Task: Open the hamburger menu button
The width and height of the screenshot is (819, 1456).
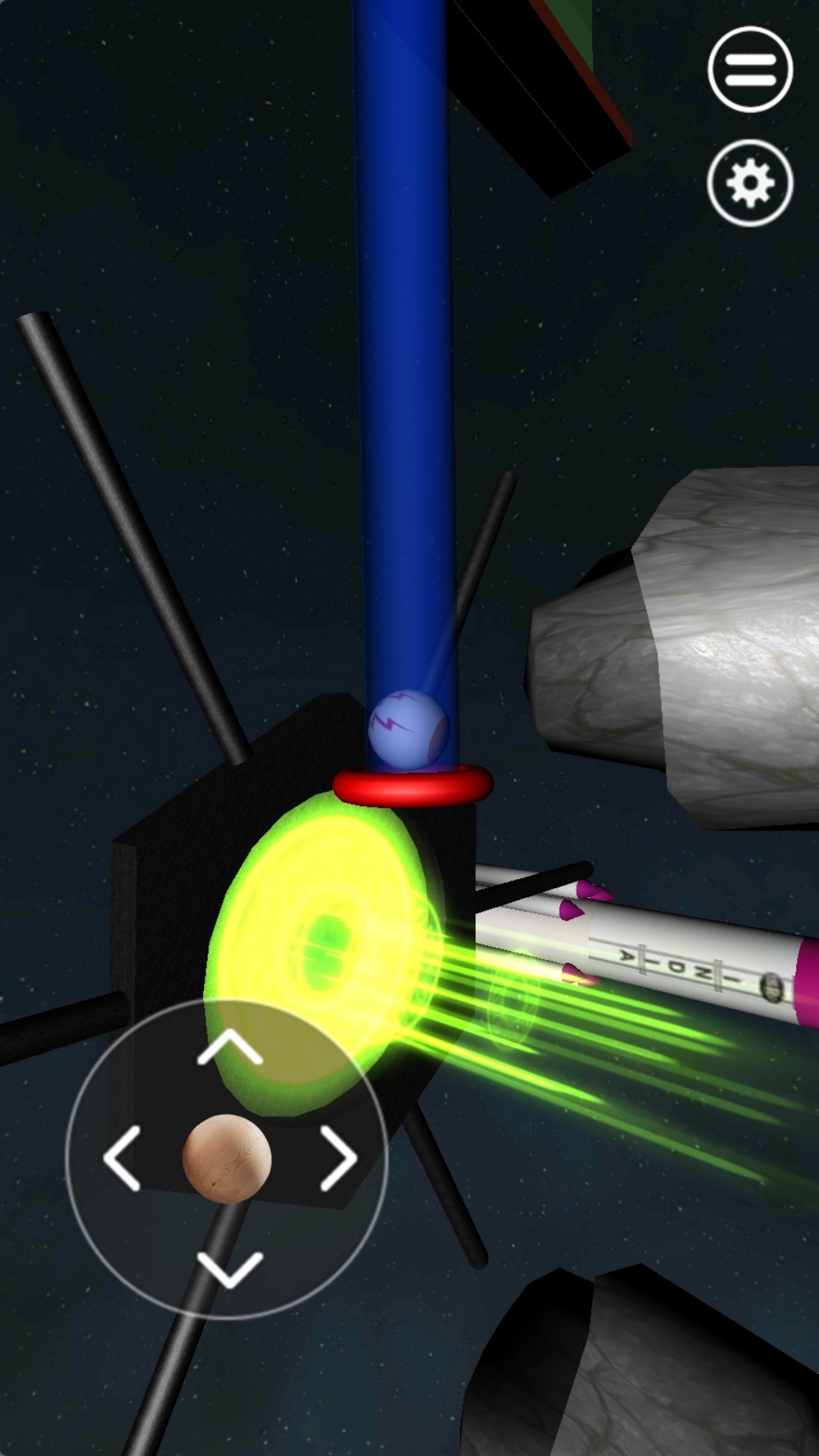Action: coord(750,70)
